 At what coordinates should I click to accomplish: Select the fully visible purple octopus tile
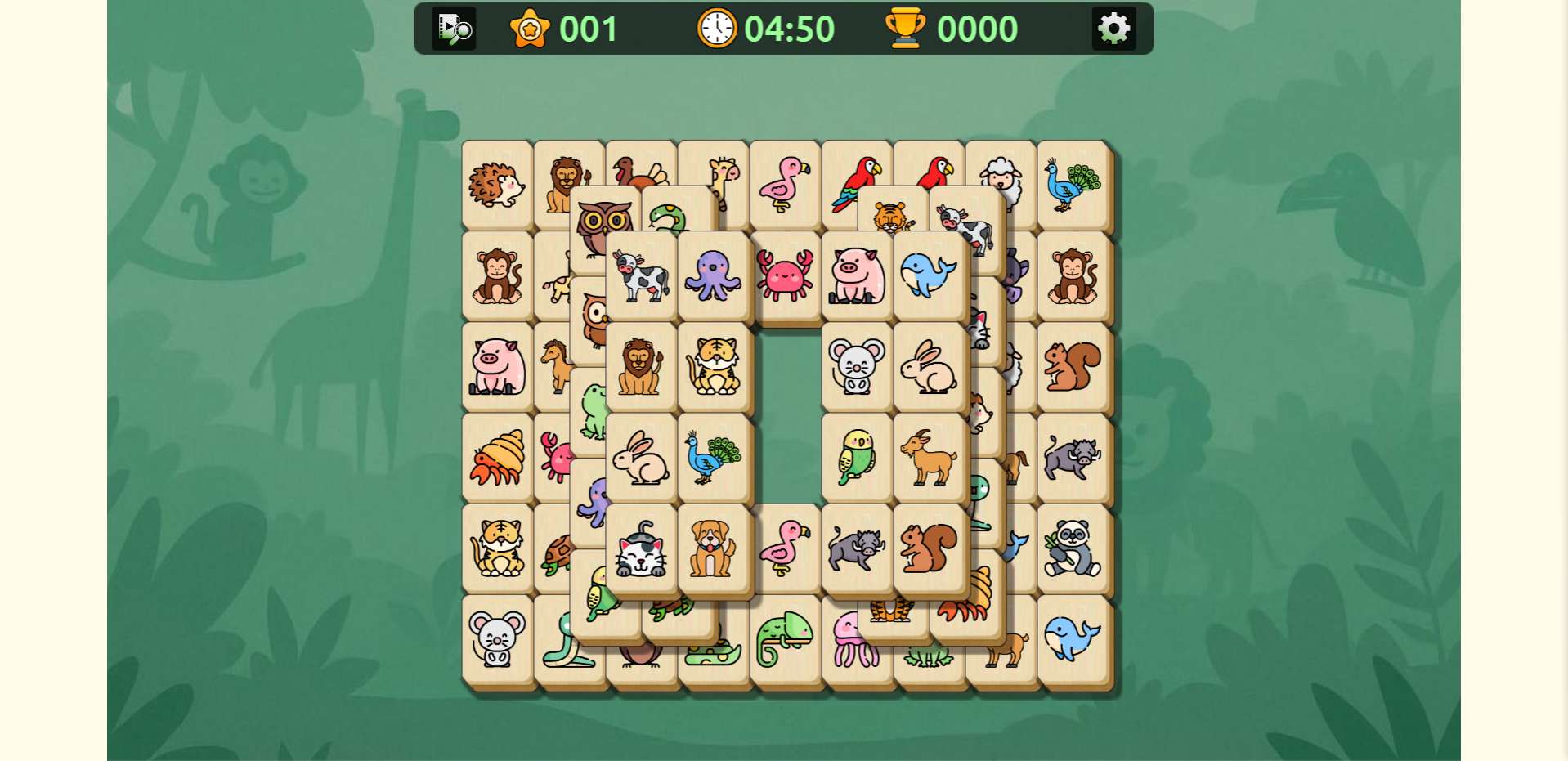tap(713, 275)
